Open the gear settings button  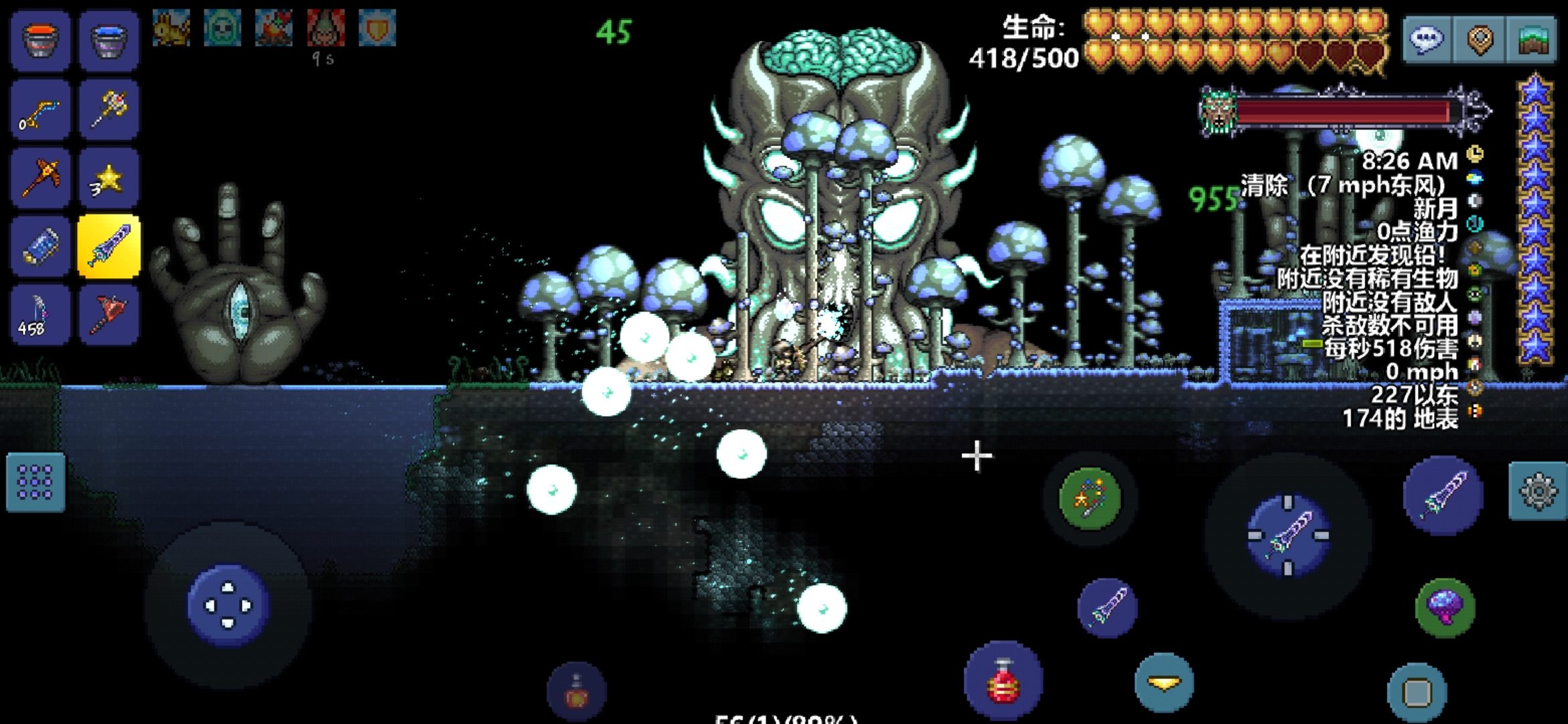click(x=1538, y=492)
